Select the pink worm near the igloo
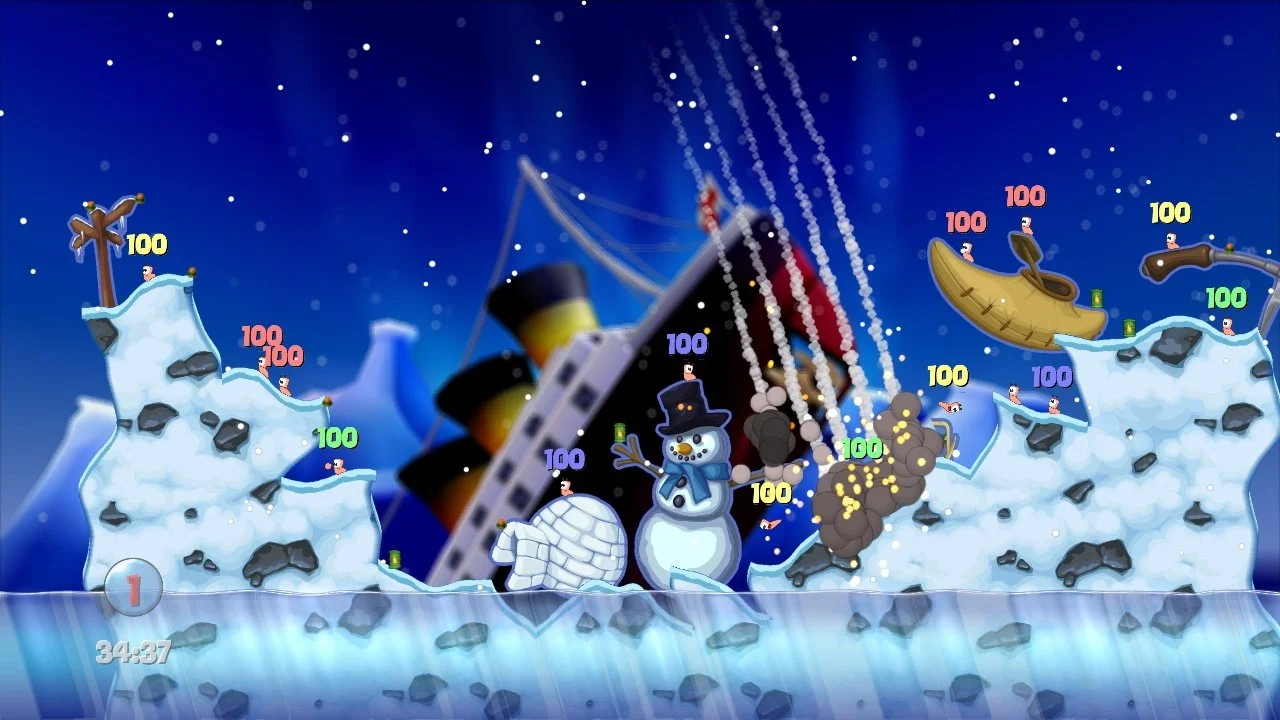The width and height of the screenshot is (1280, 720). [x=566, y=488]
